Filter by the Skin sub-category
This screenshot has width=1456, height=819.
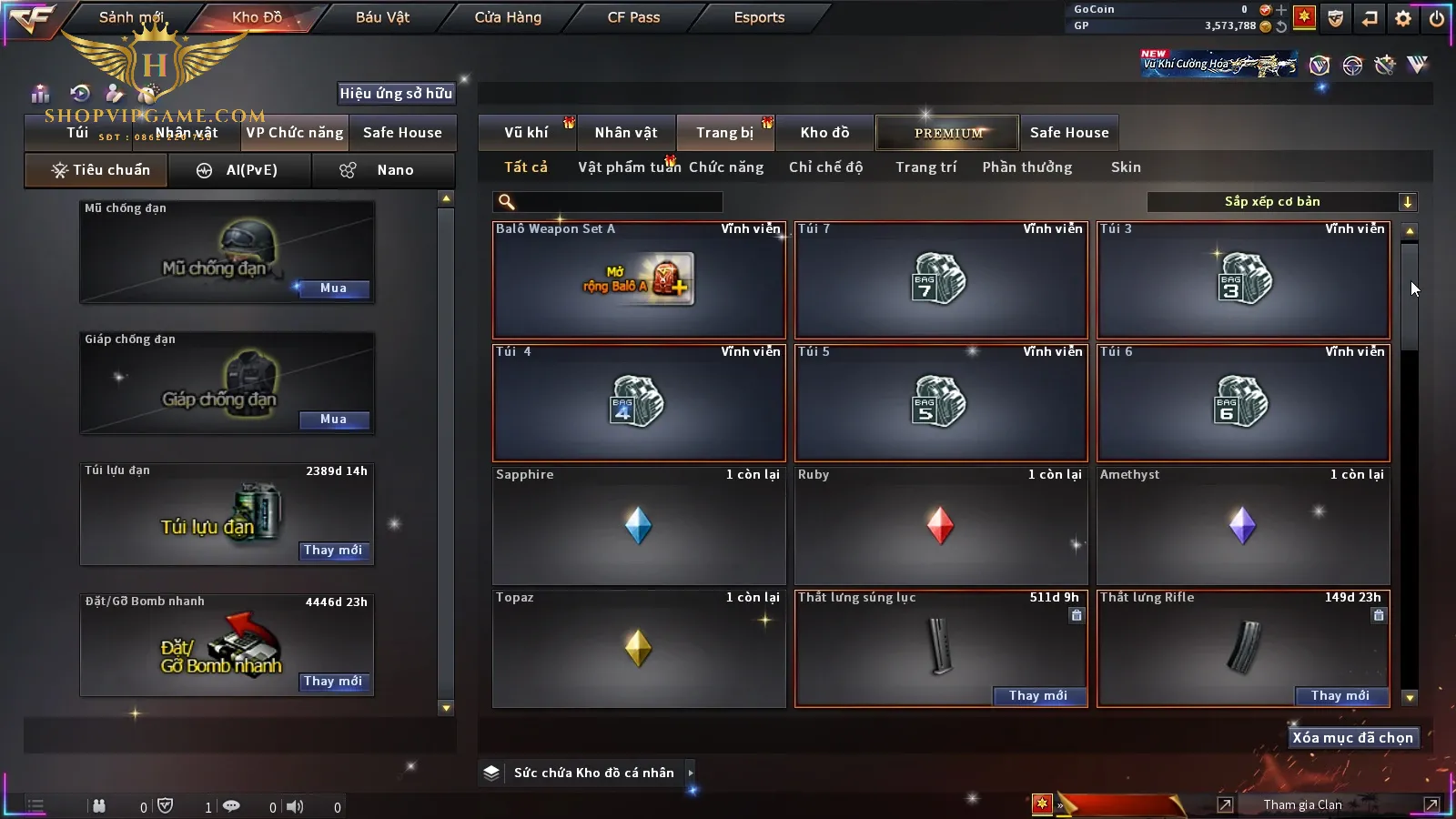click(1126, 167)
